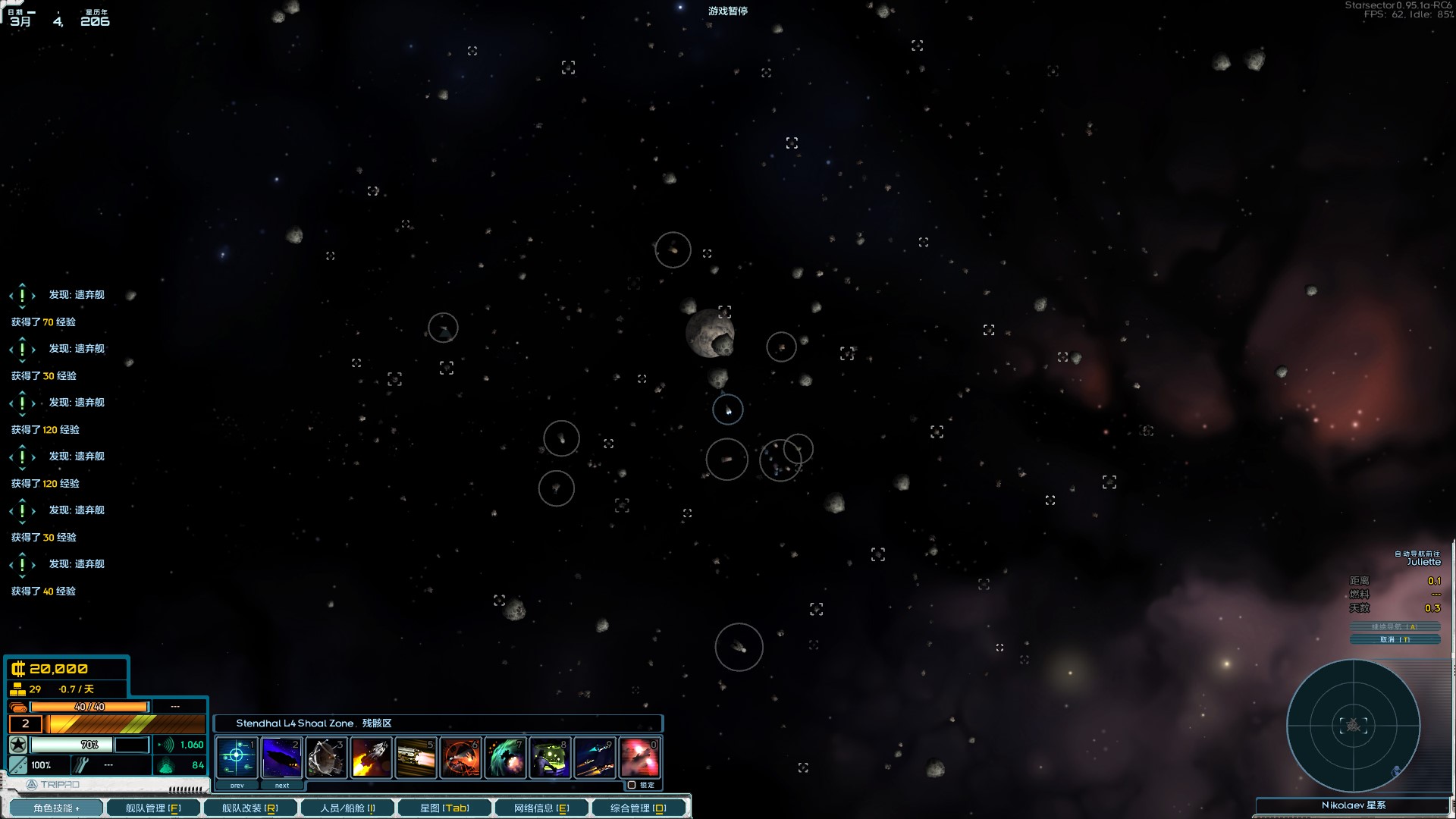The height and width of the screenshot is (819, 1456).
Task: Activate the red interdiction pulse ability
Action: (x=460, y=756)
